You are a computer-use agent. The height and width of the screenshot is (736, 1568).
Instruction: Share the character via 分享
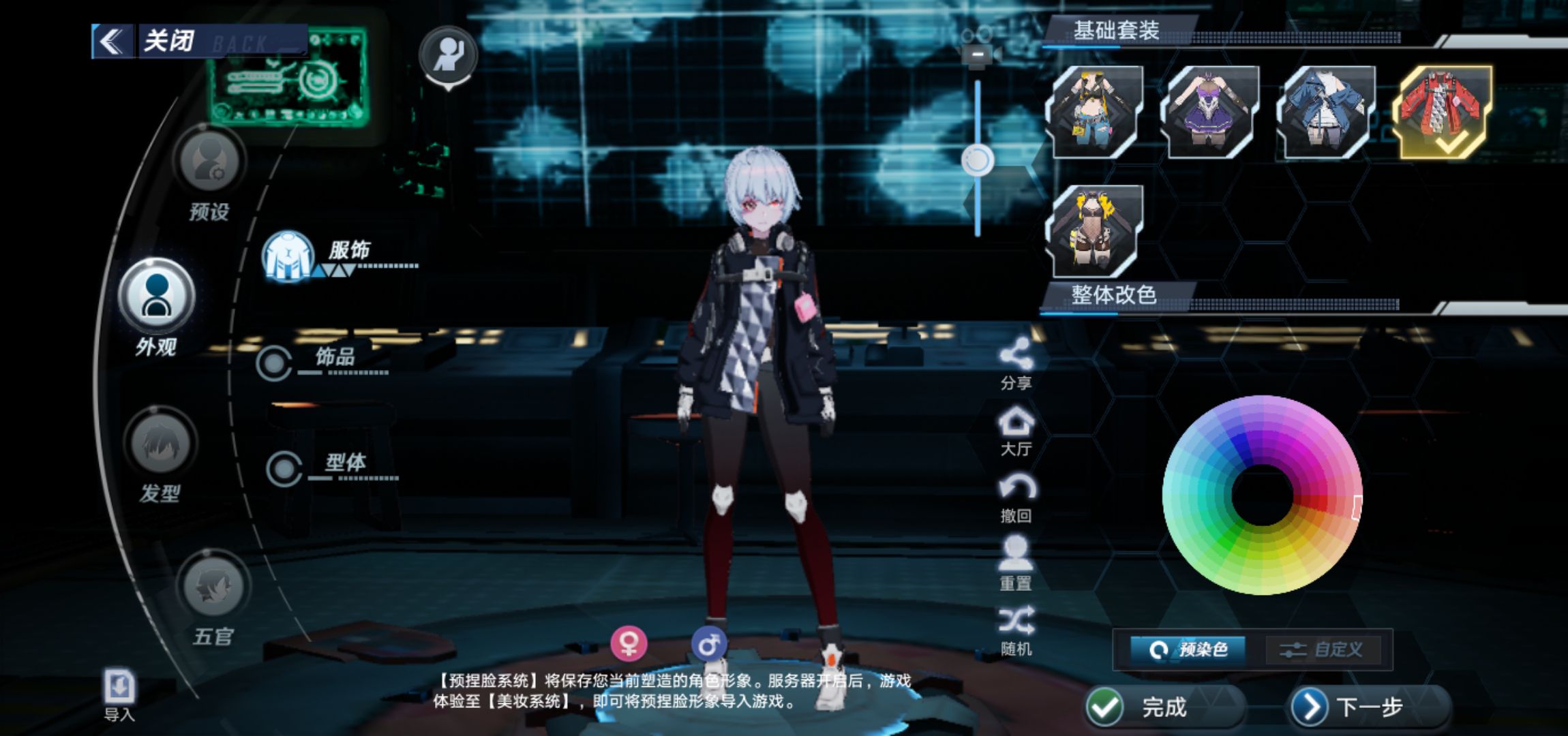click(1016, 363)
